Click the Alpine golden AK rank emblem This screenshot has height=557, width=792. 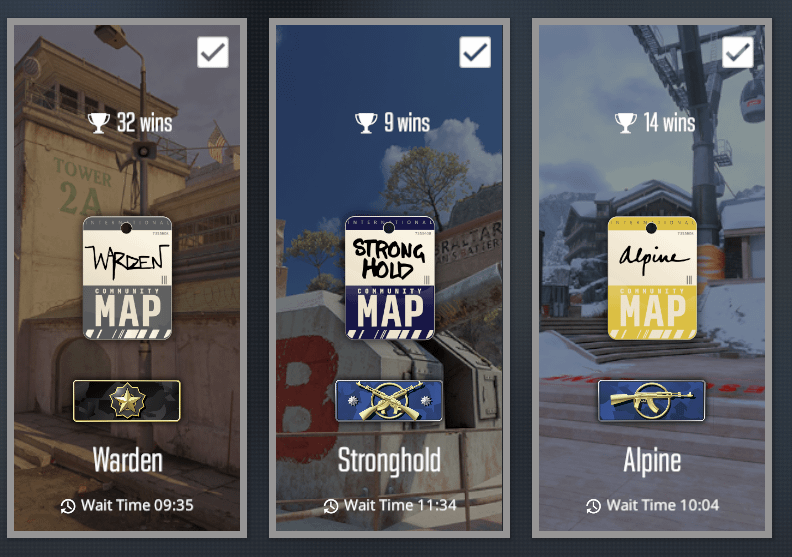pos(652,400)
